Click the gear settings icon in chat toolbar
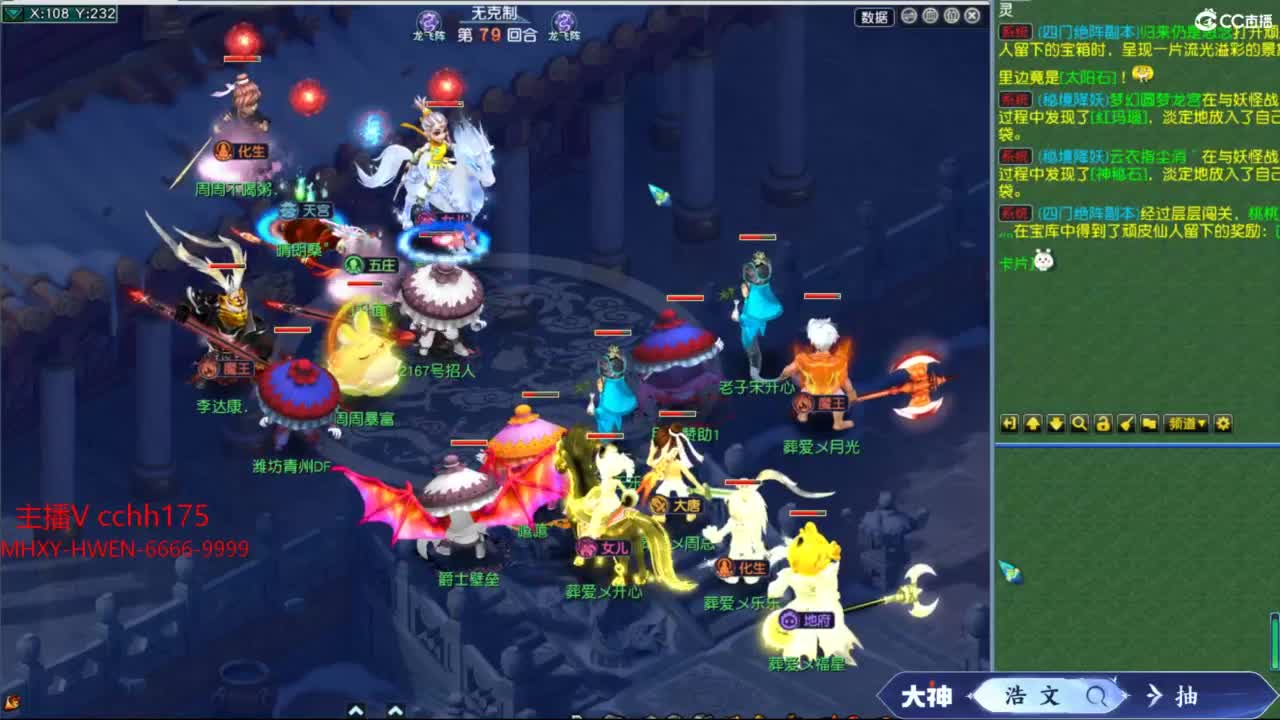This screenshot has height=720, width=1280. pos(1223,424)
